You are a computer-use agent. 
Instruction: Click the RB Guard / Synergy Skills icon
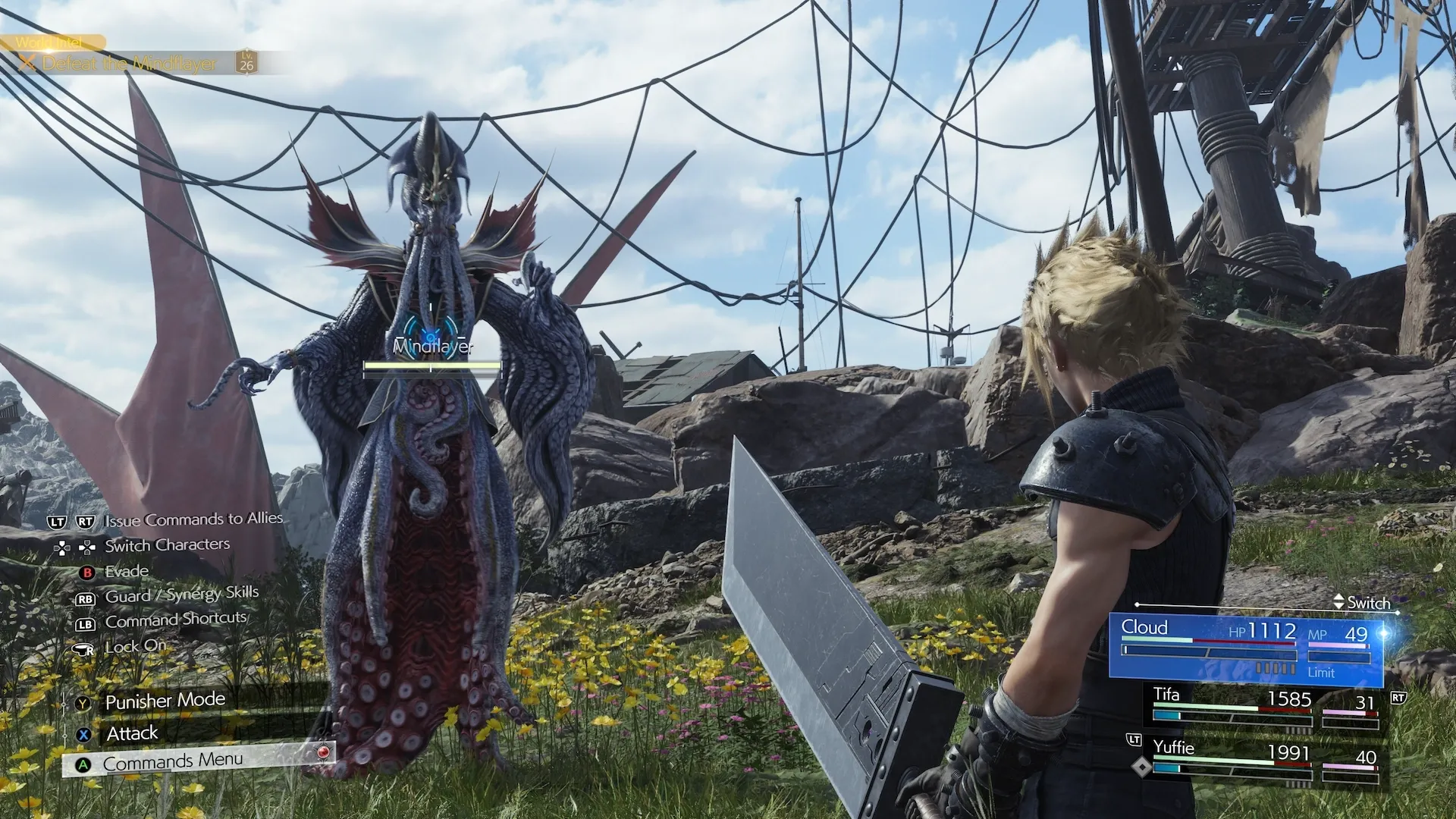tap(86, 599)
